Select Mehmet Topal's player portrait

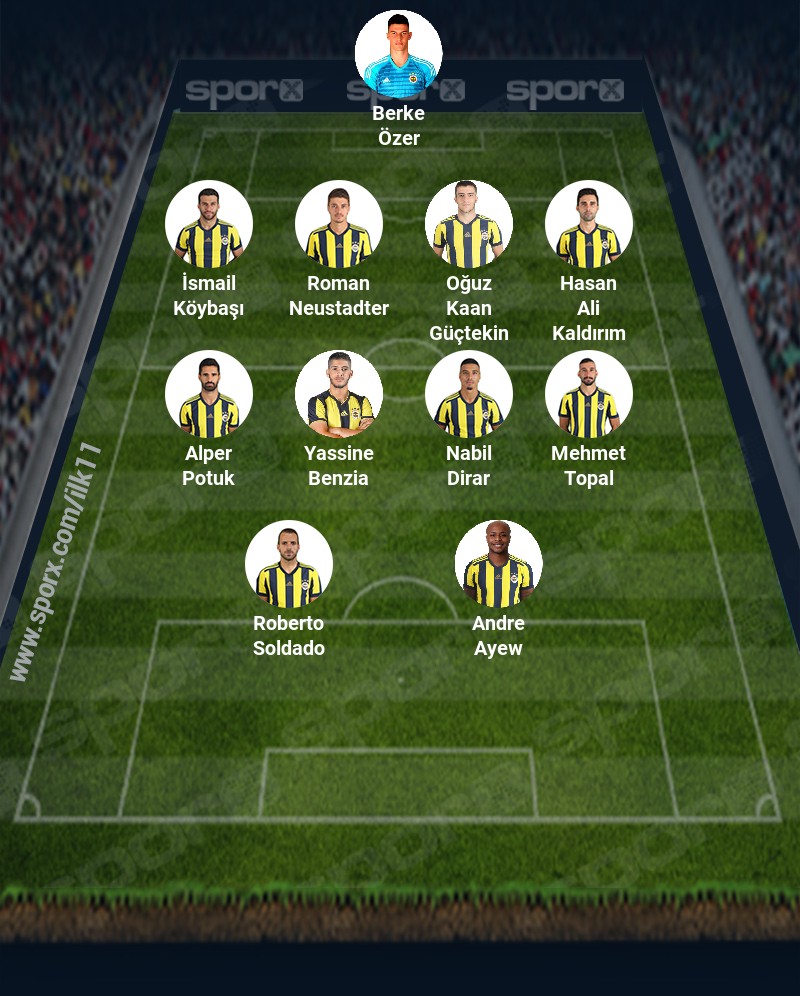tap(588, 394)
